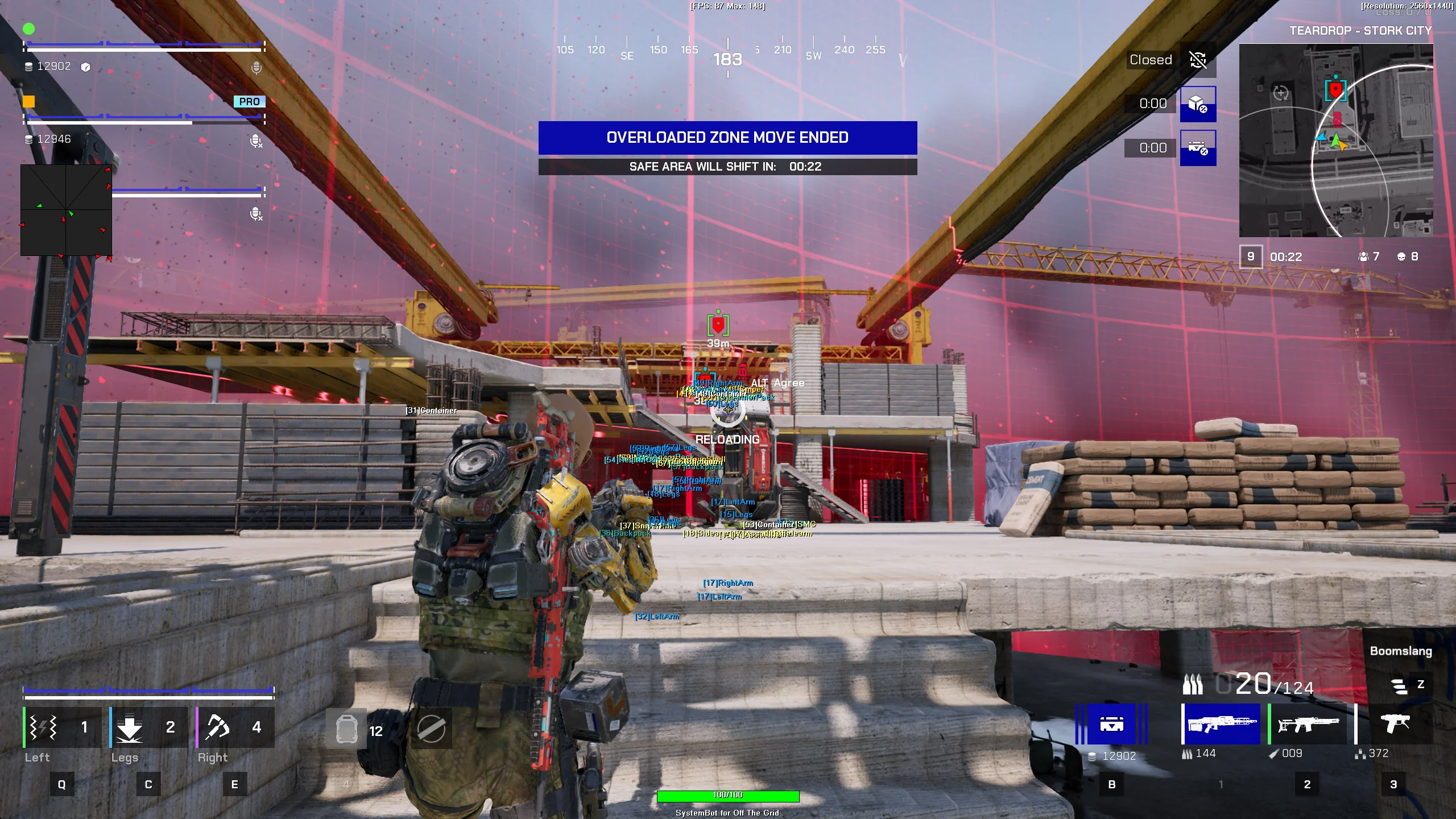Click the black radar overlay square
This screenshot has height=819, width=1456.
click(66, 210)
